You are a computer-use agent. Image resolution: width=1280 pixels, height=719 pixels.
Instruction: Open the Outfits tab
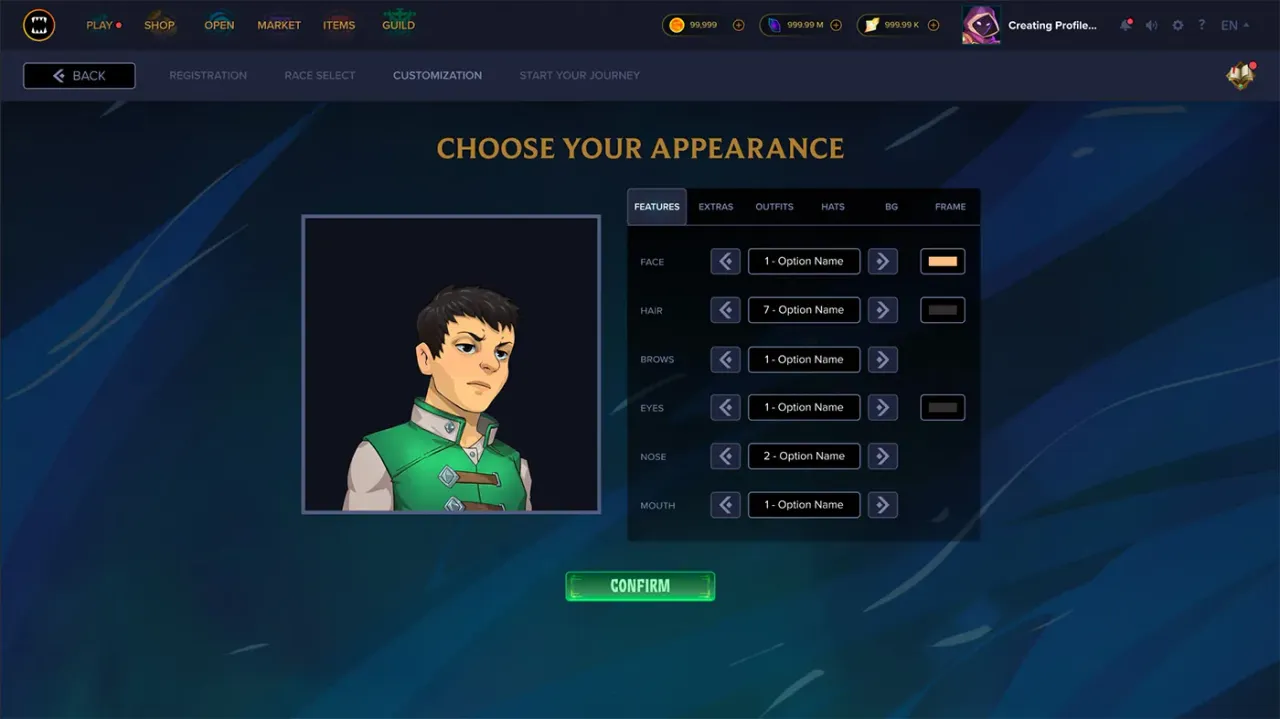coord(774,207)
